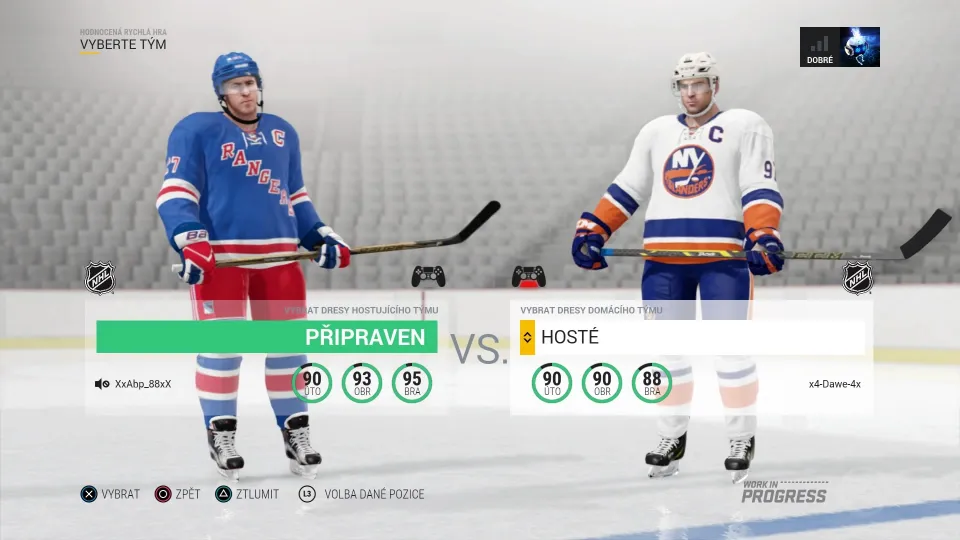This screenshot has width=960, height=540.
Task: Select VOLBA DANÉ POZICE option
Action: pyautogui.click(x=361, y=494)
